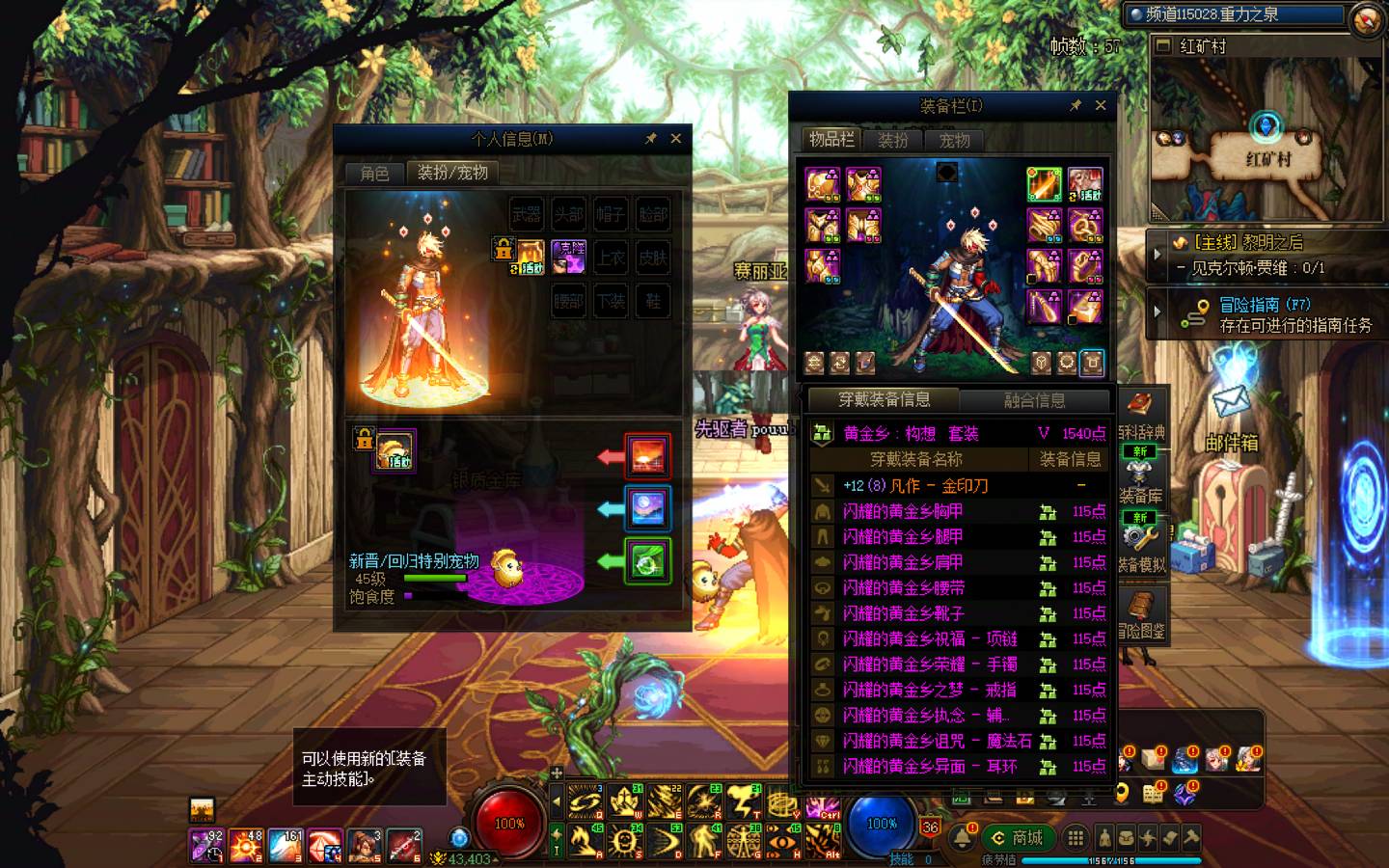This screenshot has height=868, width=1389.
Task: Select the 闪耀的黄金乡胸甲 row
Action: click(x=955, y=511)
